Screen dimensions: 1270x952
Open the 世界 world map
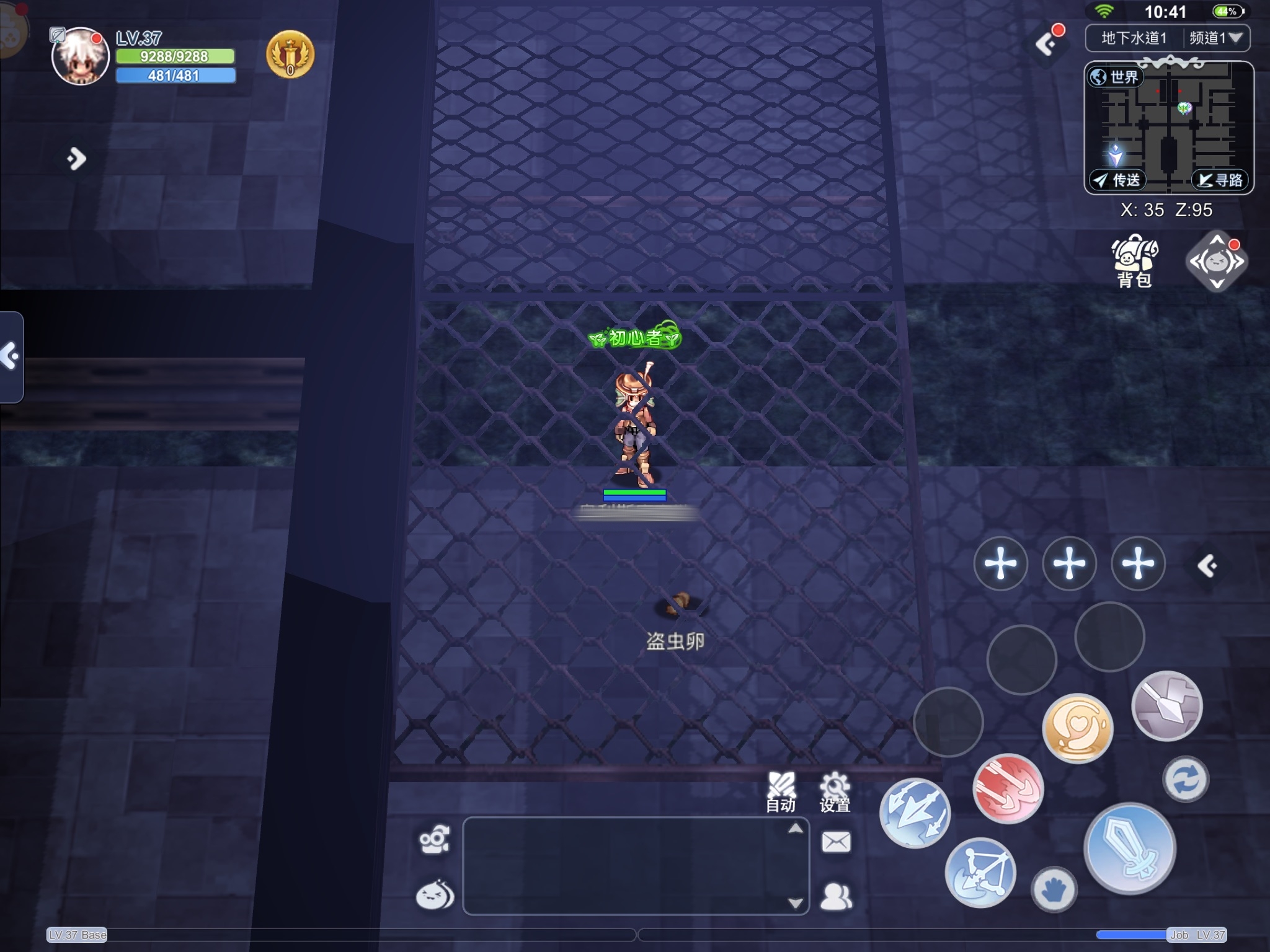[1116, 77]
